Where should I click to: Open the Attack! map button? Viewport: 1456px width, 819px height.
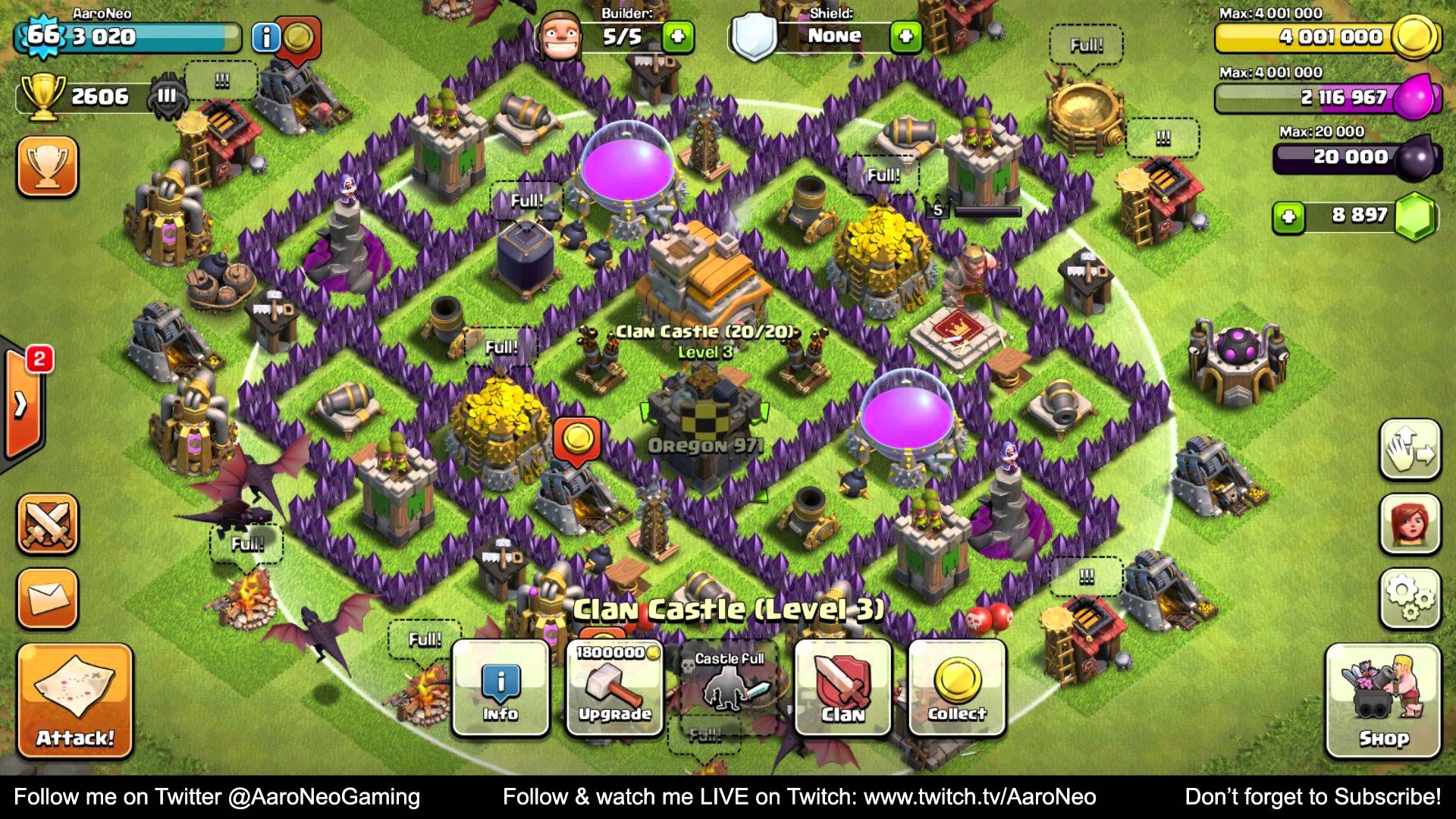click(74, 700)
